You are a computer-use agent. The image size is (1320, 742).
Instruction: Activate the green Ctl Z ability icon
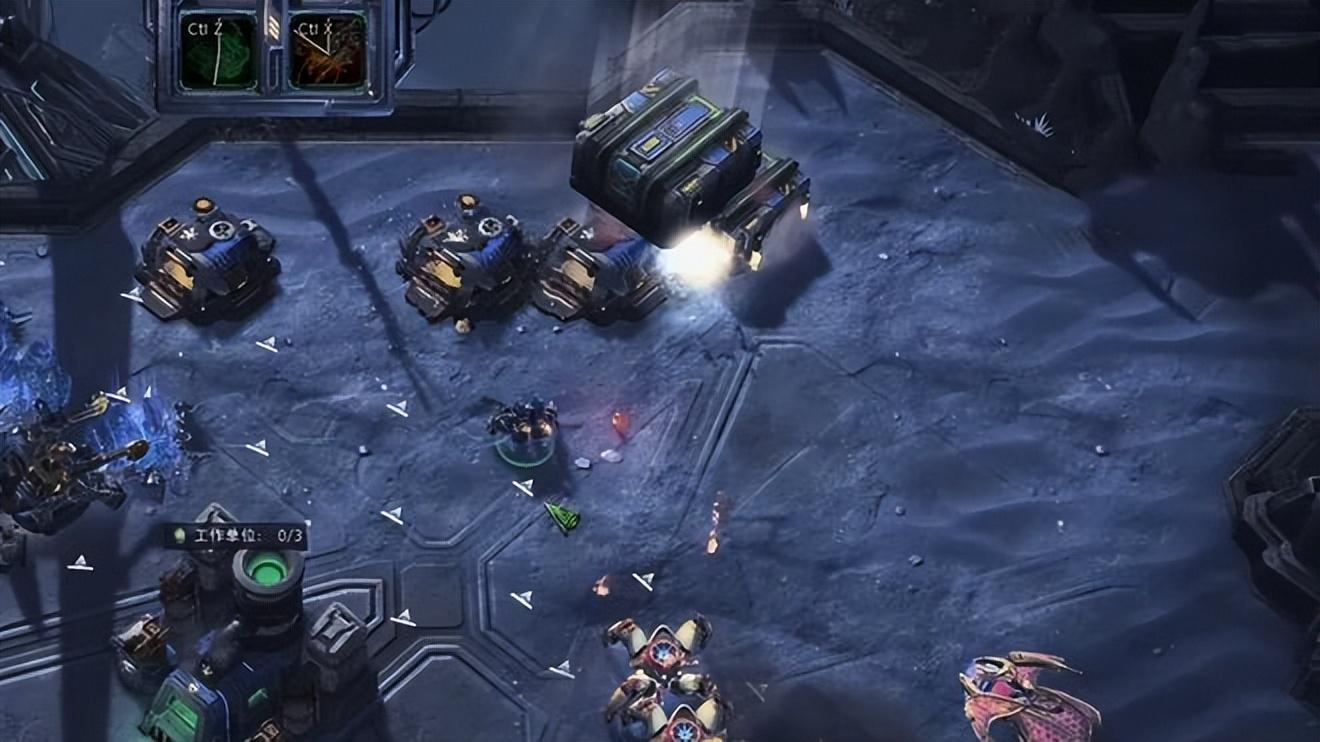point(218,50)
